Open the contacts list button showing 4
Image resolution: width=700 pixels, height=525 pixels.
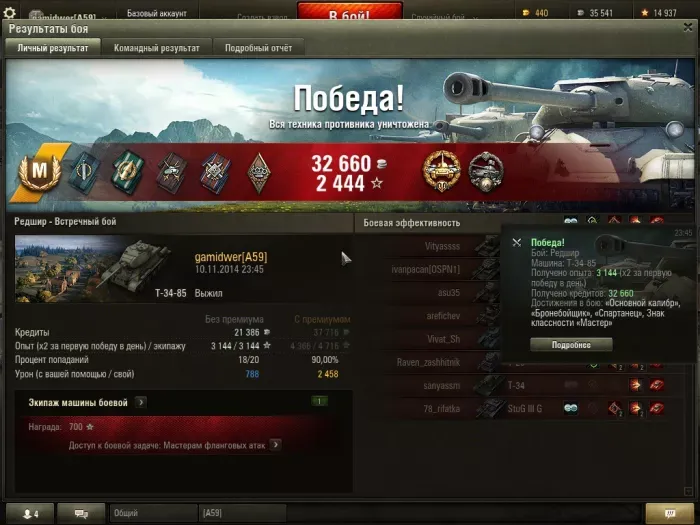30,513
